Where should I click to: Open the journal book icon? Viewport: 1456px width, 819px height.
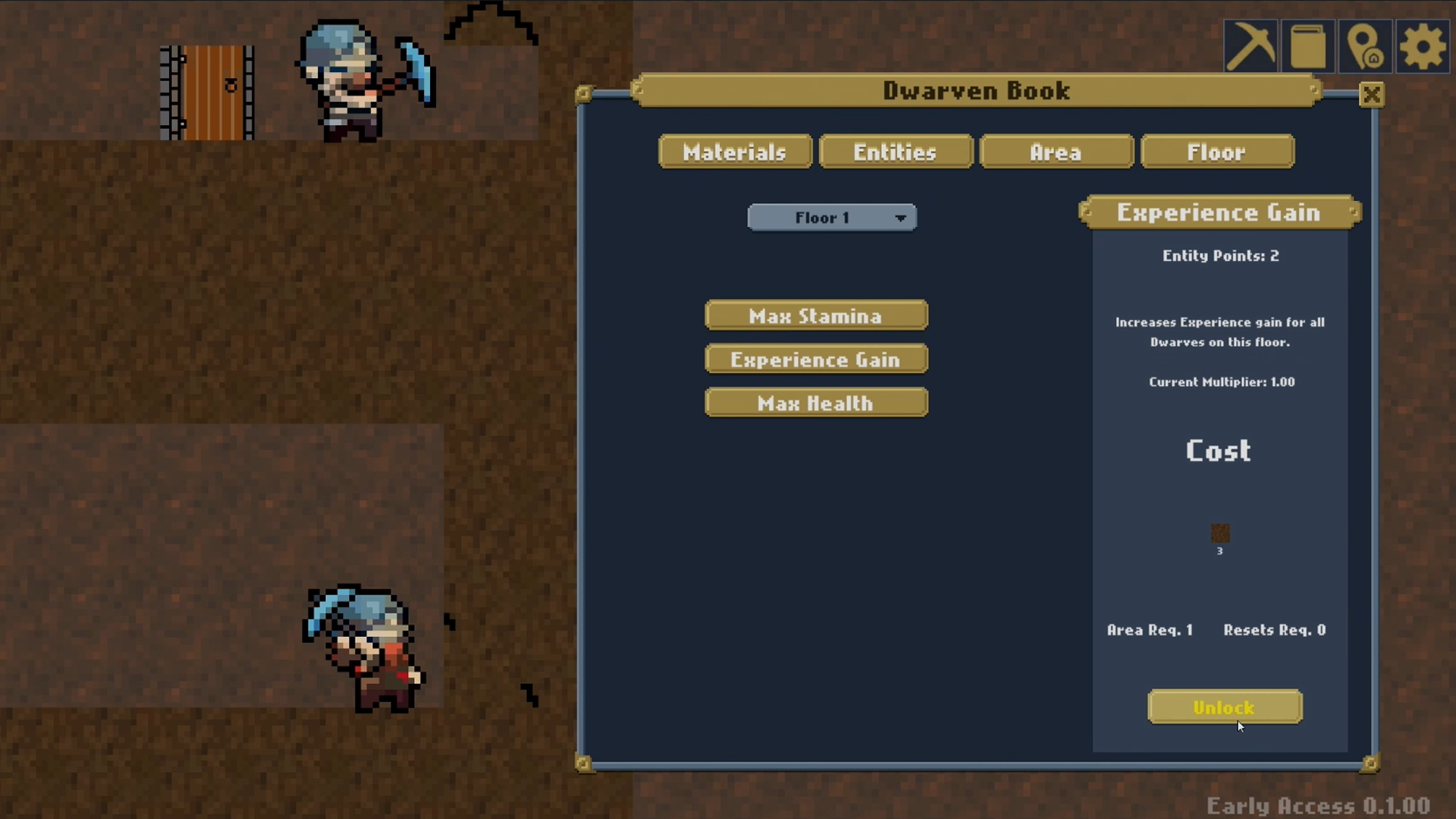tap(1309, 45)
